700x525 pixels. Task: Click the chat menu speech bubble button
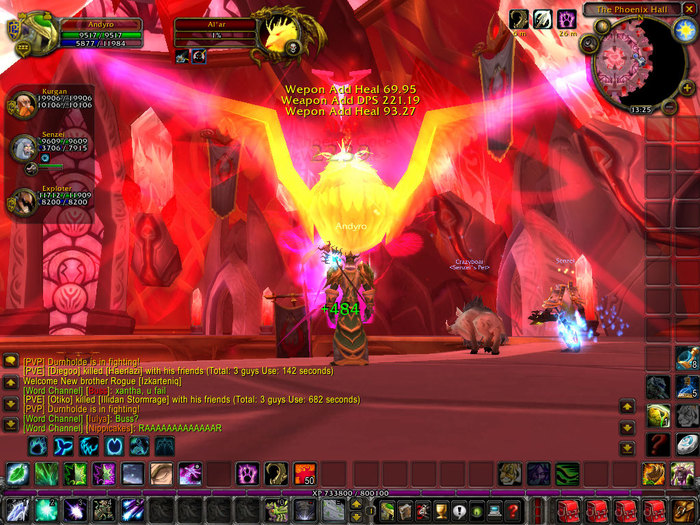10,360
